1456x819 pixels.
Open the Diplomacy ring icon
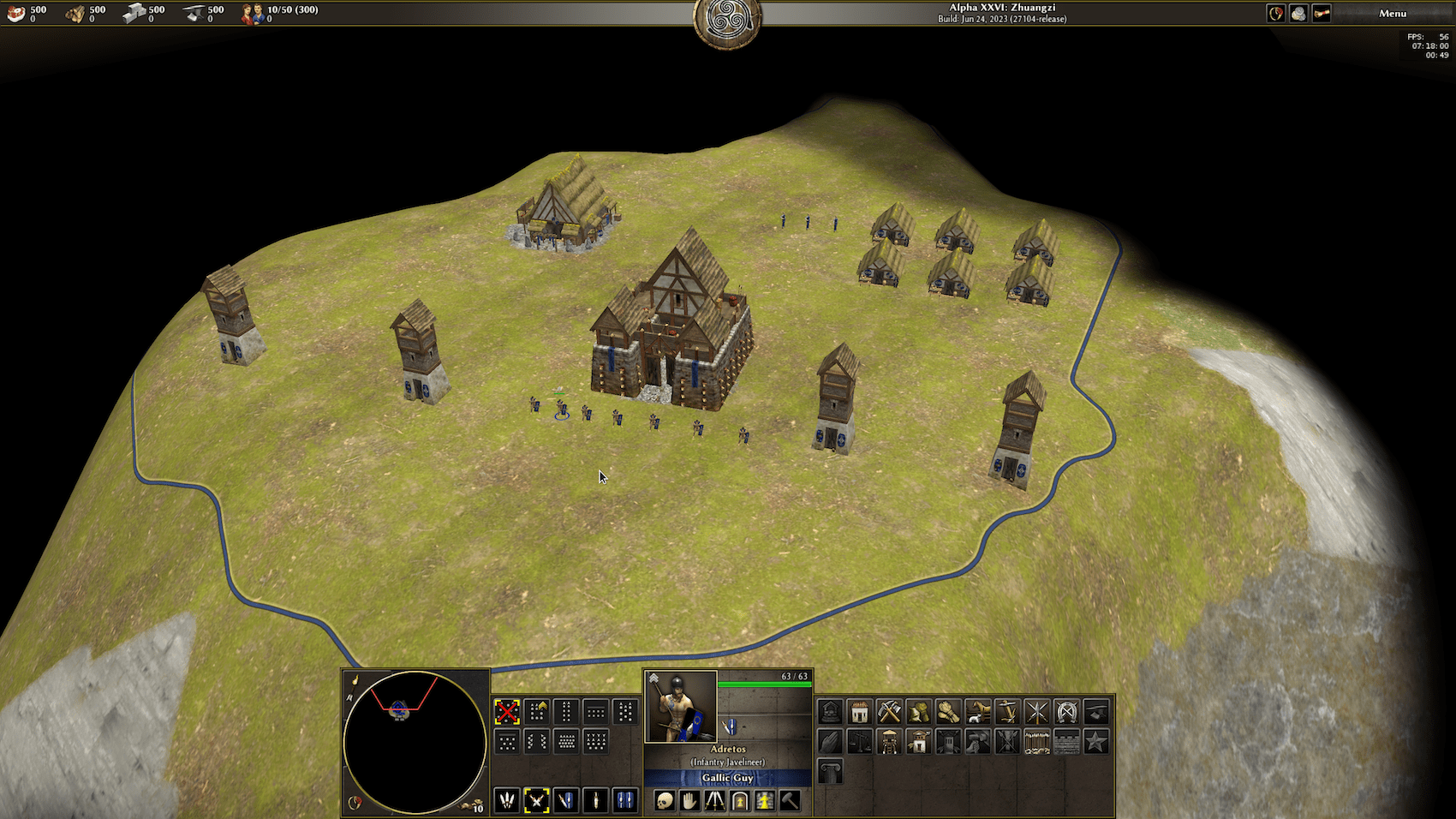(x=1276, y=13)
